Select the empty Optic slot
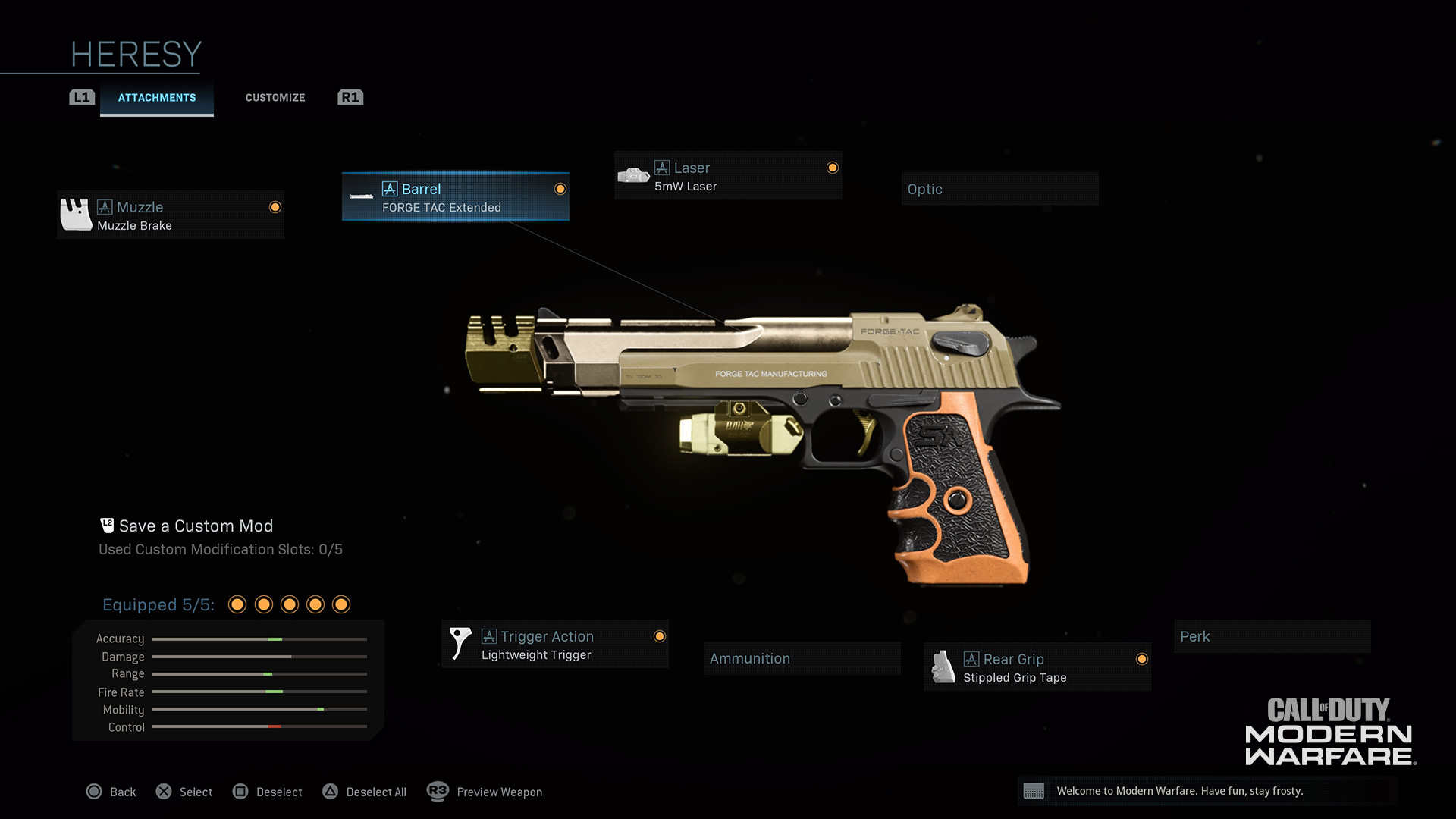Viewport: 1456px width, 819px height. pyautogui.click(x=999, y=189)
